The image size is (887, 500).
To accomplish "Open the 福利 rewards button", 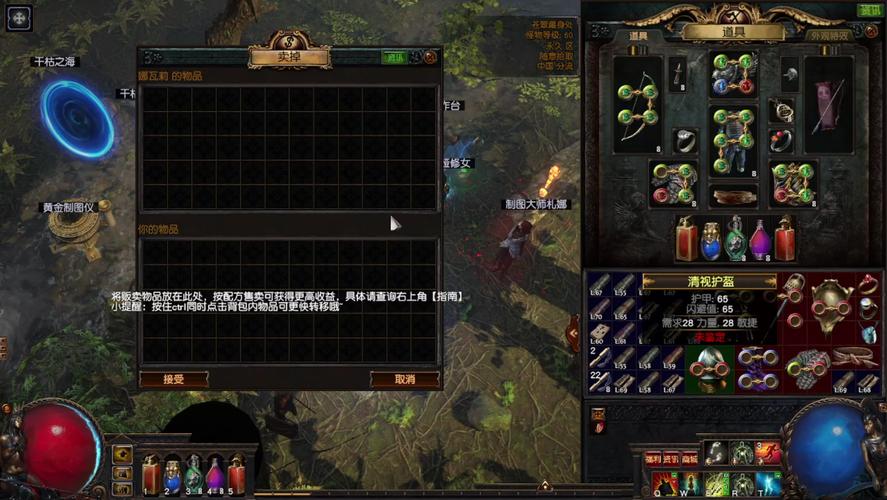I will tap(654, 458).
